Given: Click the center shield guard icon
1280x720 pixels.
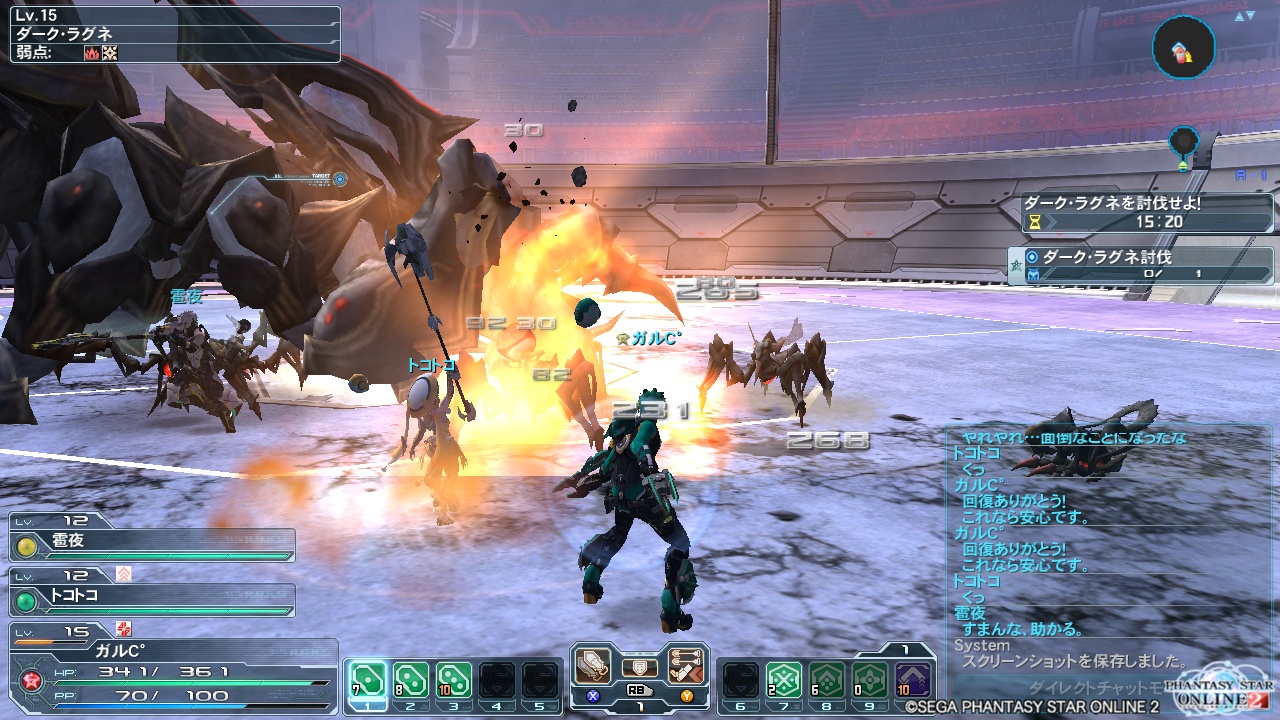Looking at the screenshot, I should 640,667.
